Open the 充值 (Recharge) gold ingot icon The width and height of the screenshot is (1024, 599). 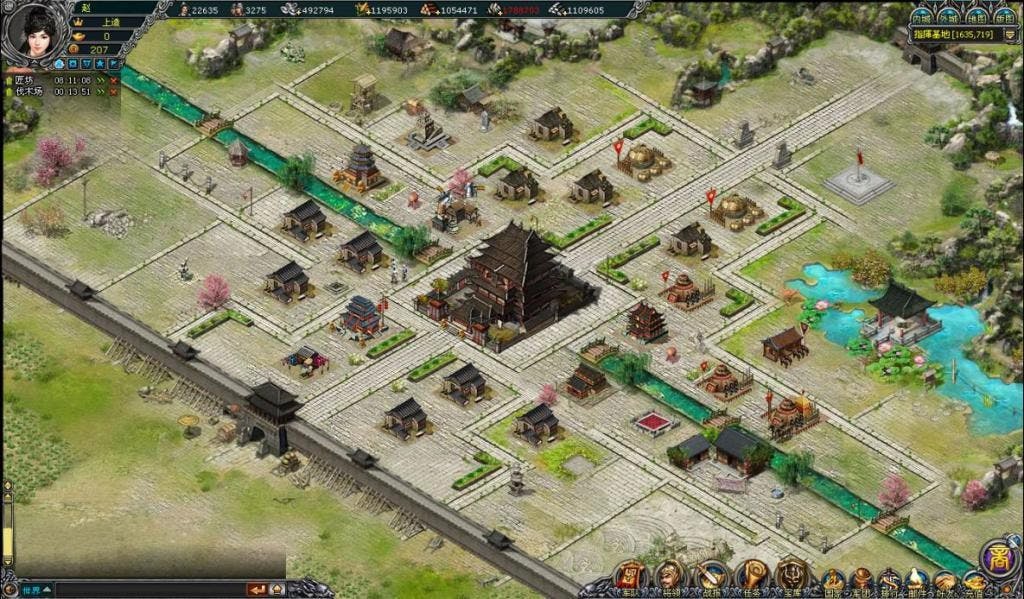[x=973, y=581]
